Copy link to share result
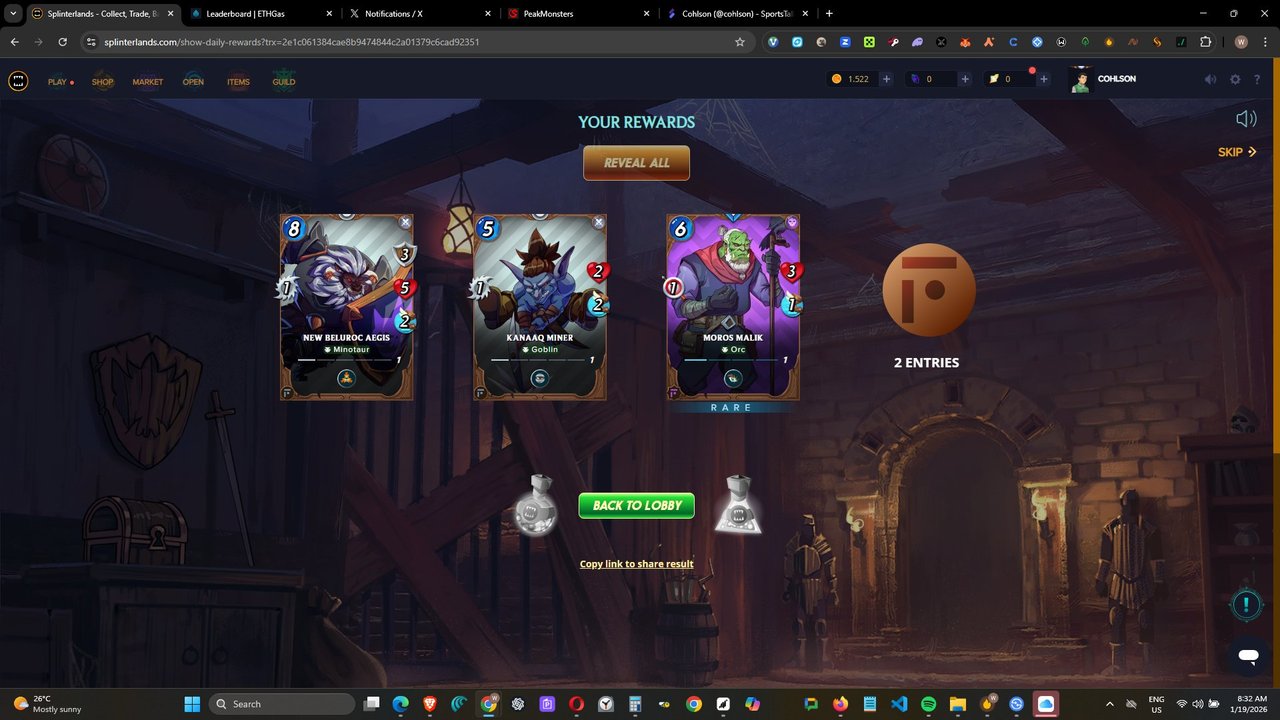 pyautogui.click(x=636, y=564)
